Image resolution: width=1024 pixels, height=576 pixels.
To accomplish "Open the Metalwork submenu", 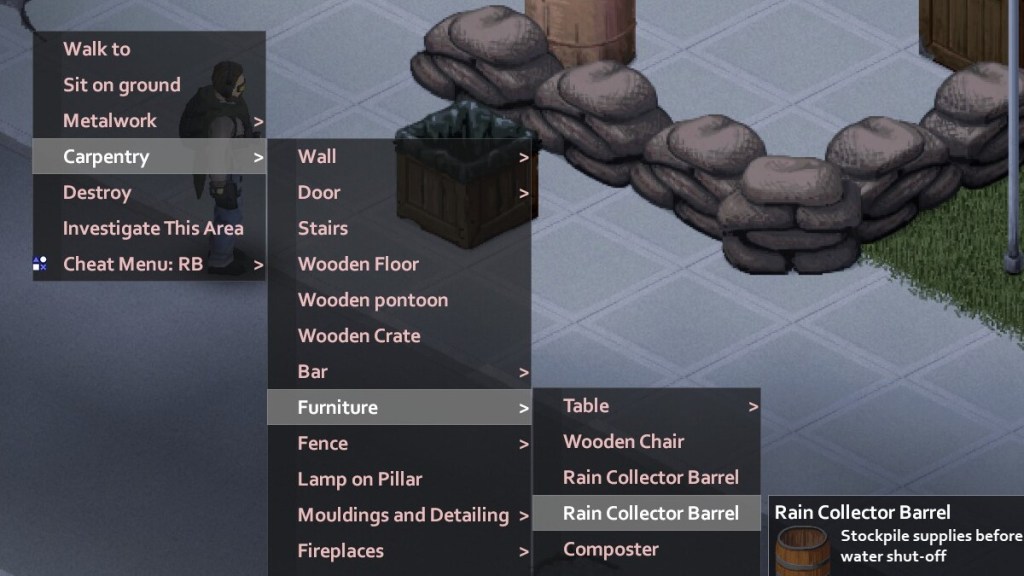I will 110,121.
